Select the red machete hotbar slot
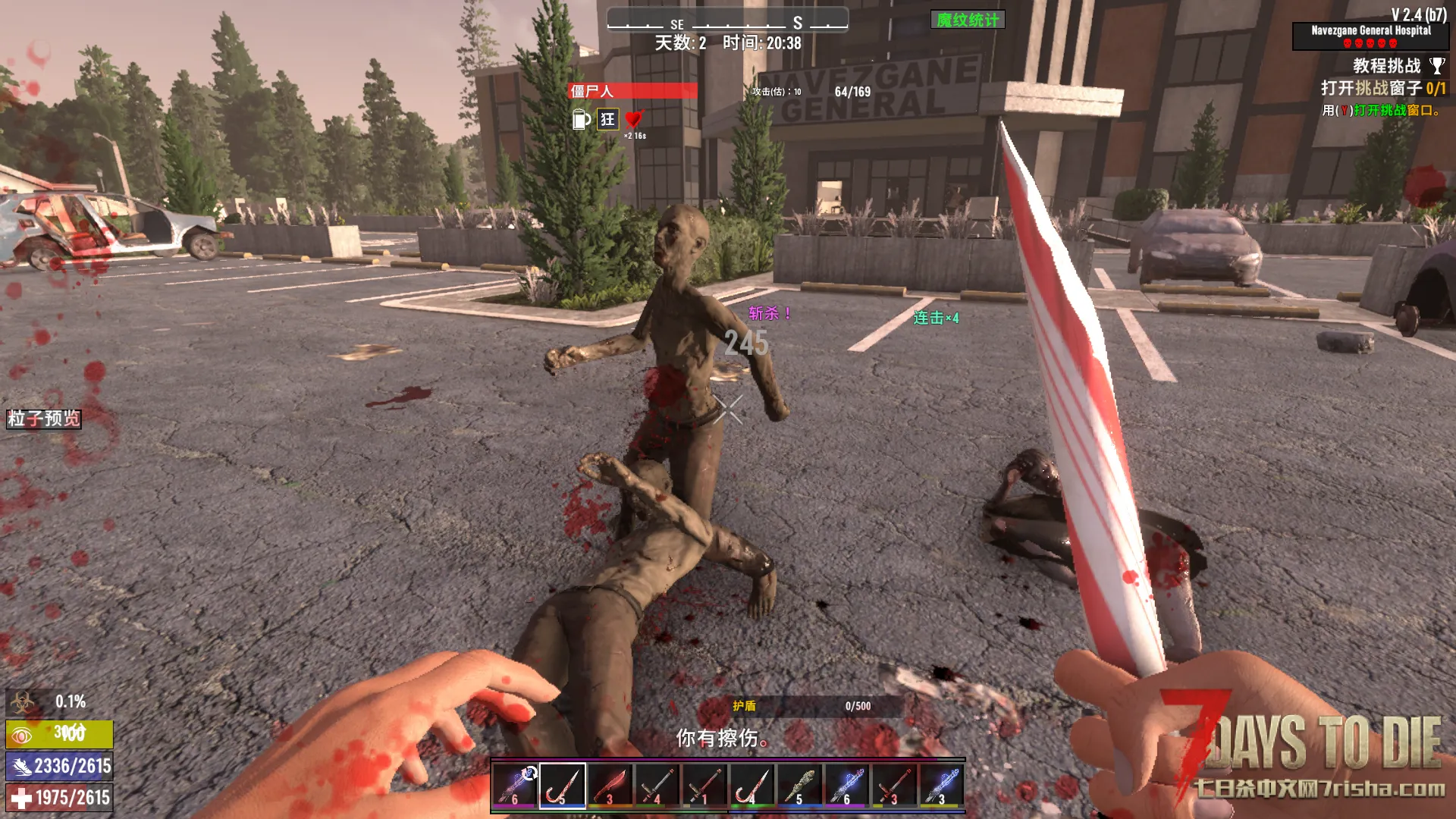Image resolution: width=1456 pixels, height=819 pixels. [x=610, y=786]
